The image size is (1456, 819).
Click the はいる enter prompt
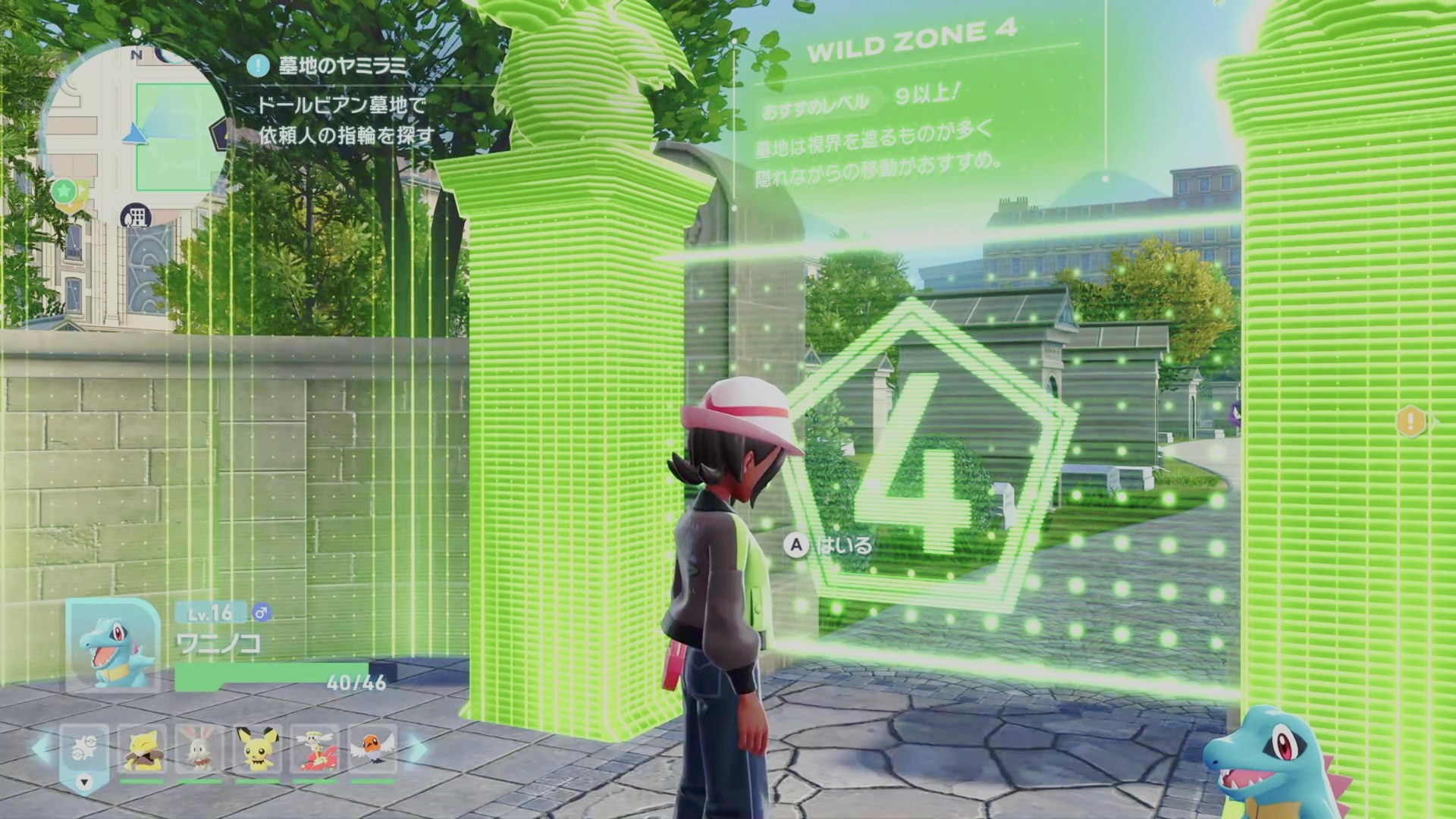[x=831, y=545]
